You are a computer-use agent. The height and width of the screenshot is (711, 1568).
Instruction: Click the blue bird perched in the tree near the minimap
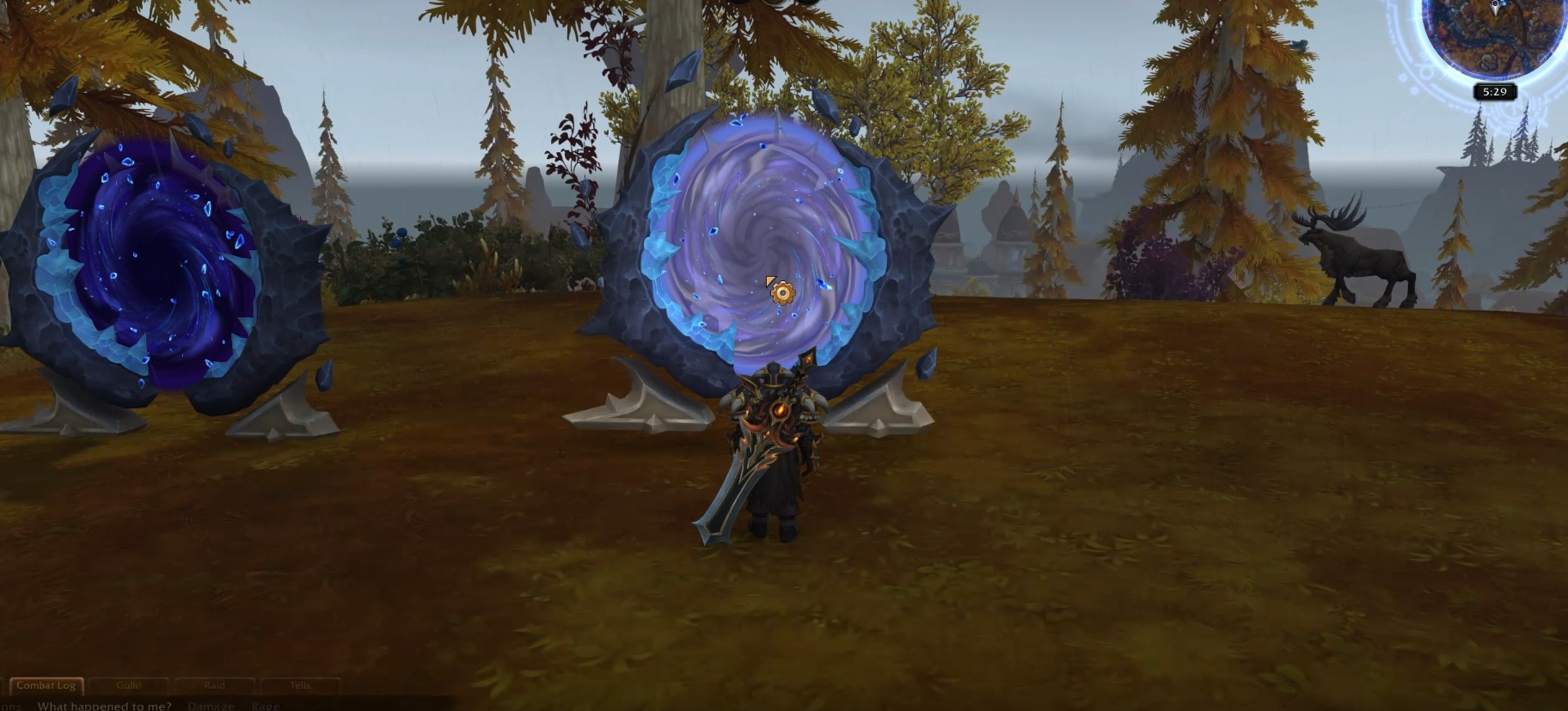1297,45
